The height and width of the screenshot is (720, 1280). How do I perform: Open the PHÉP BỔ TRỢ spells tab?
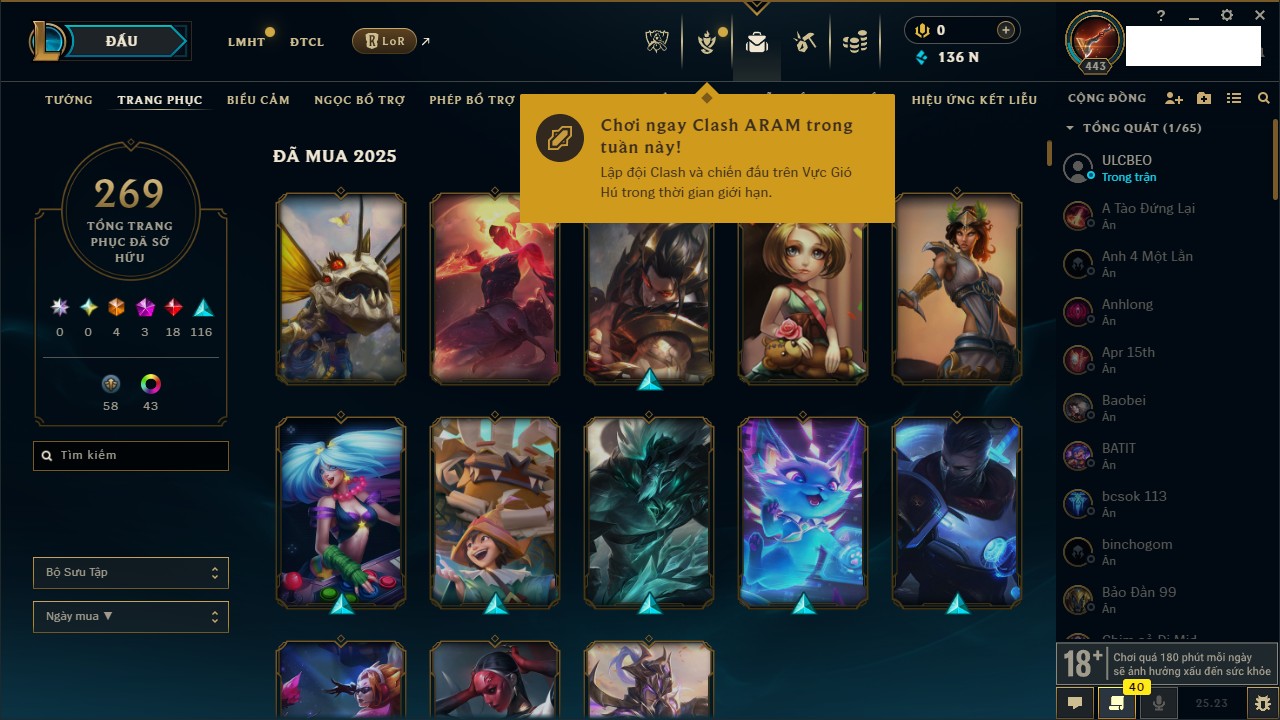(472, 100)
